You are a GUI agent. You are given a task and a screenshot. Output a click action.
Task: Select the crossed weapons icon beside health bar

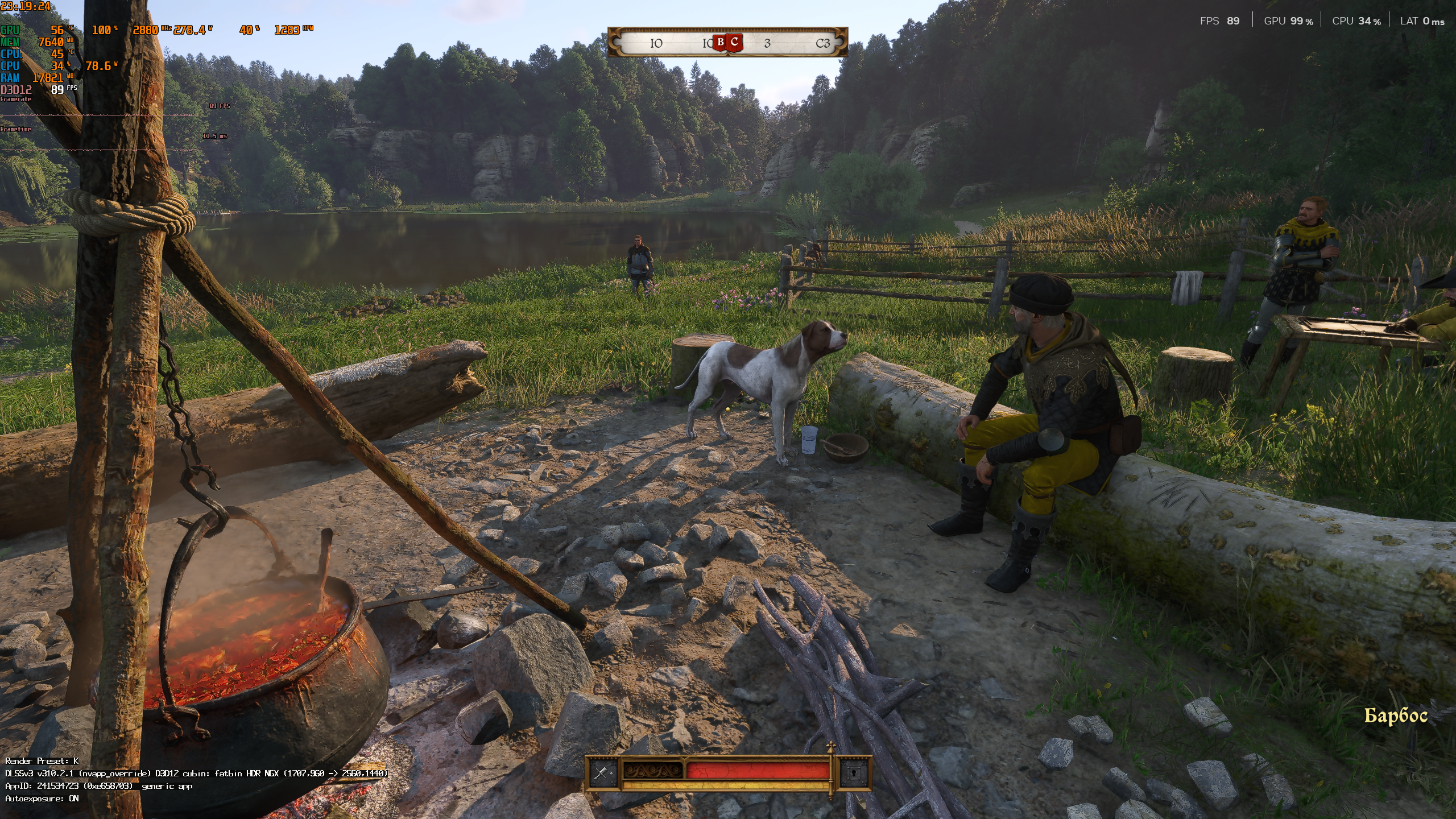click(602, 772)
